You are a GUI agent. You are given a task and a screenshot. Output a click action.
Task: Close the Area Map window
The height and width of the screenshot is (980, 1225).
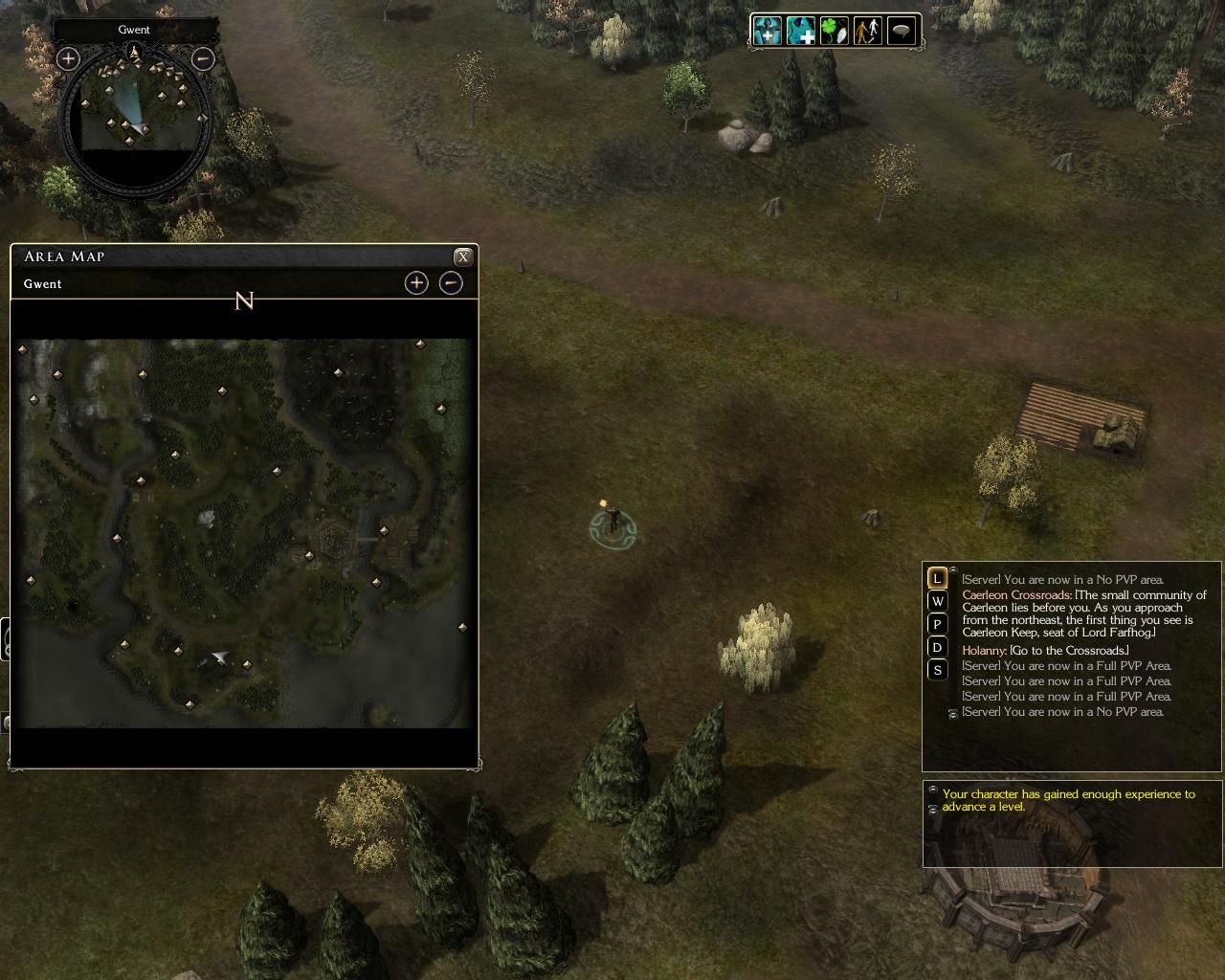(463, 256)
